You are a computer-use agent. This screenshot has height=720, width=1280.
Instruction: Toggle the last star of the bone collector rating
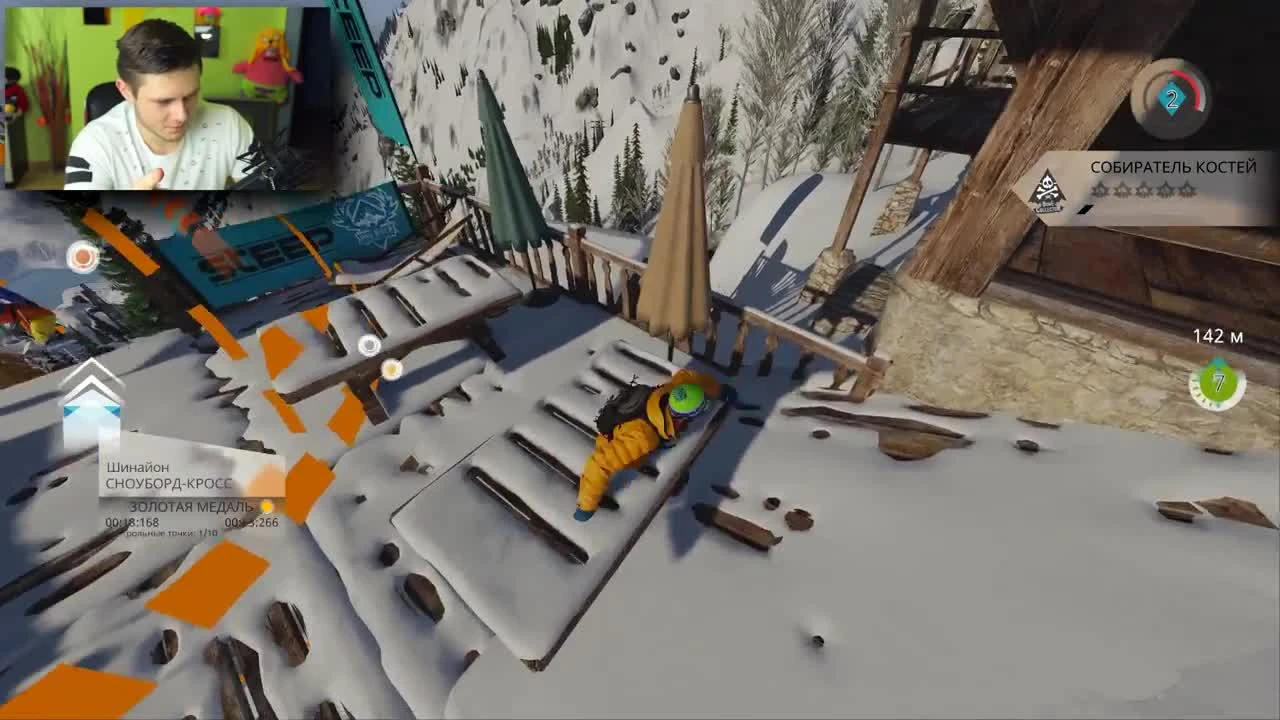point(1187,190)
